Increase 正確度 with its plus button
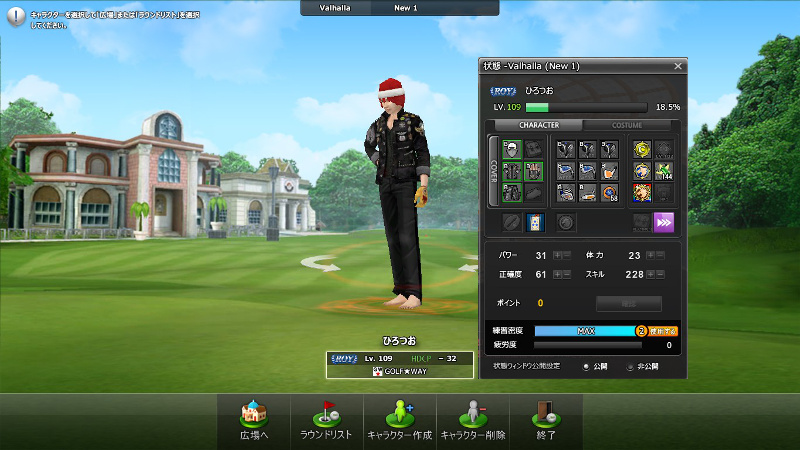The width and height of the screenshot is (800, 450). click(557, 274)
